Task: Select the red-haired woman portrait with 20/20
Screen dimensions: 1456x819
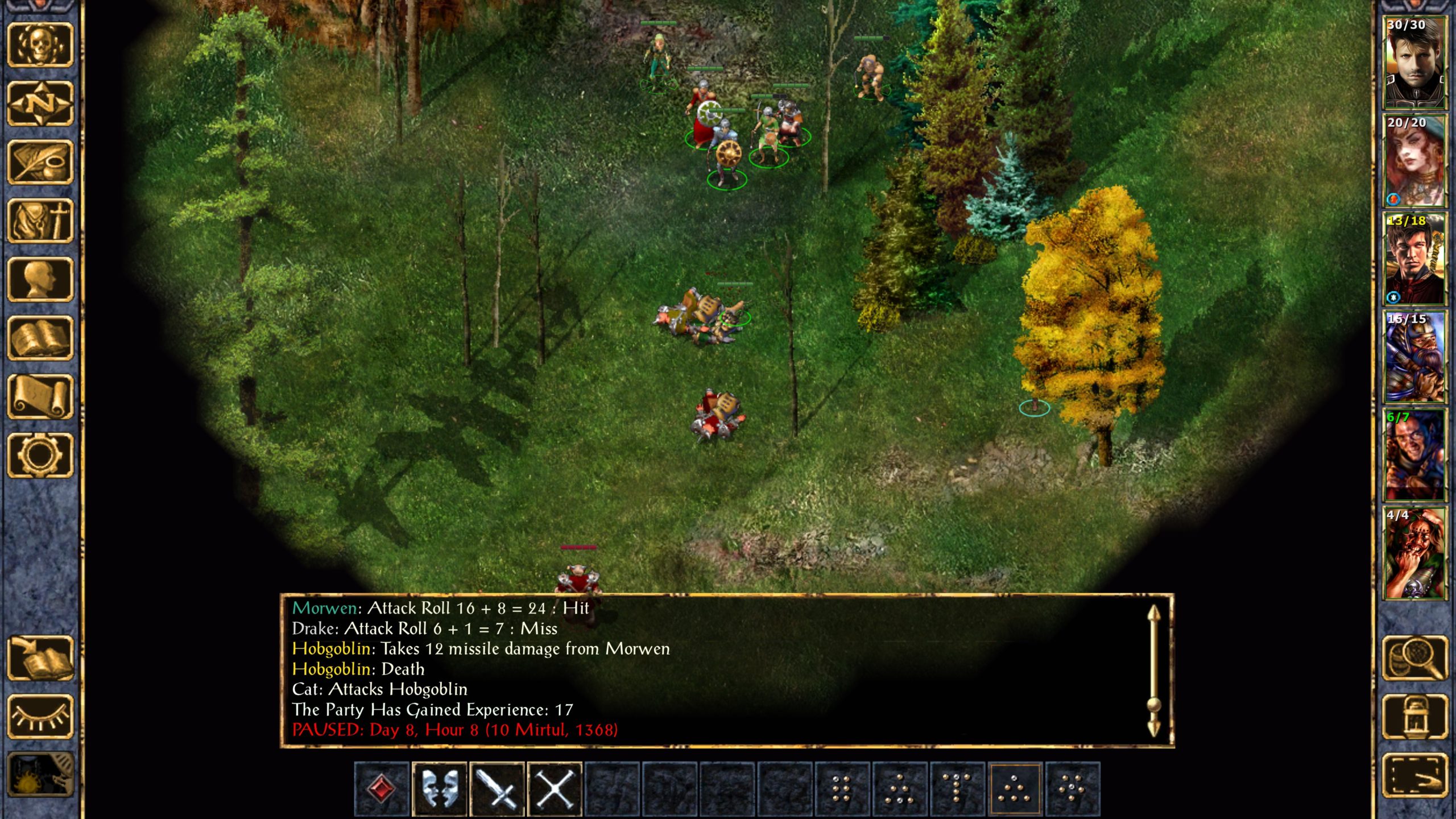Action: pos(1414,160)
